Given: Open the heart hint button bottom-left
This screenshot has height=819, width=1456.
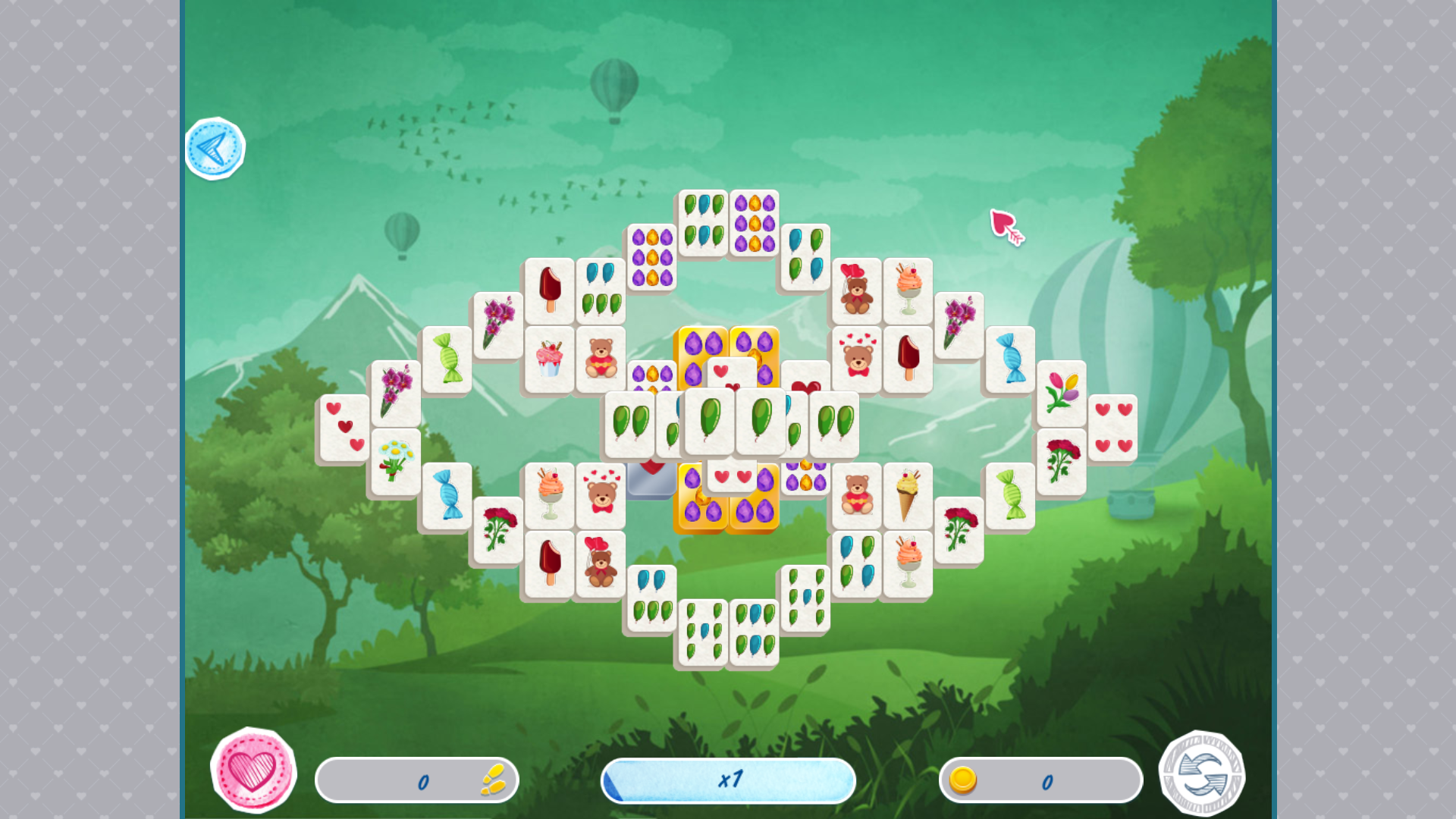Looking at the screenshot, I should [254, 770].
